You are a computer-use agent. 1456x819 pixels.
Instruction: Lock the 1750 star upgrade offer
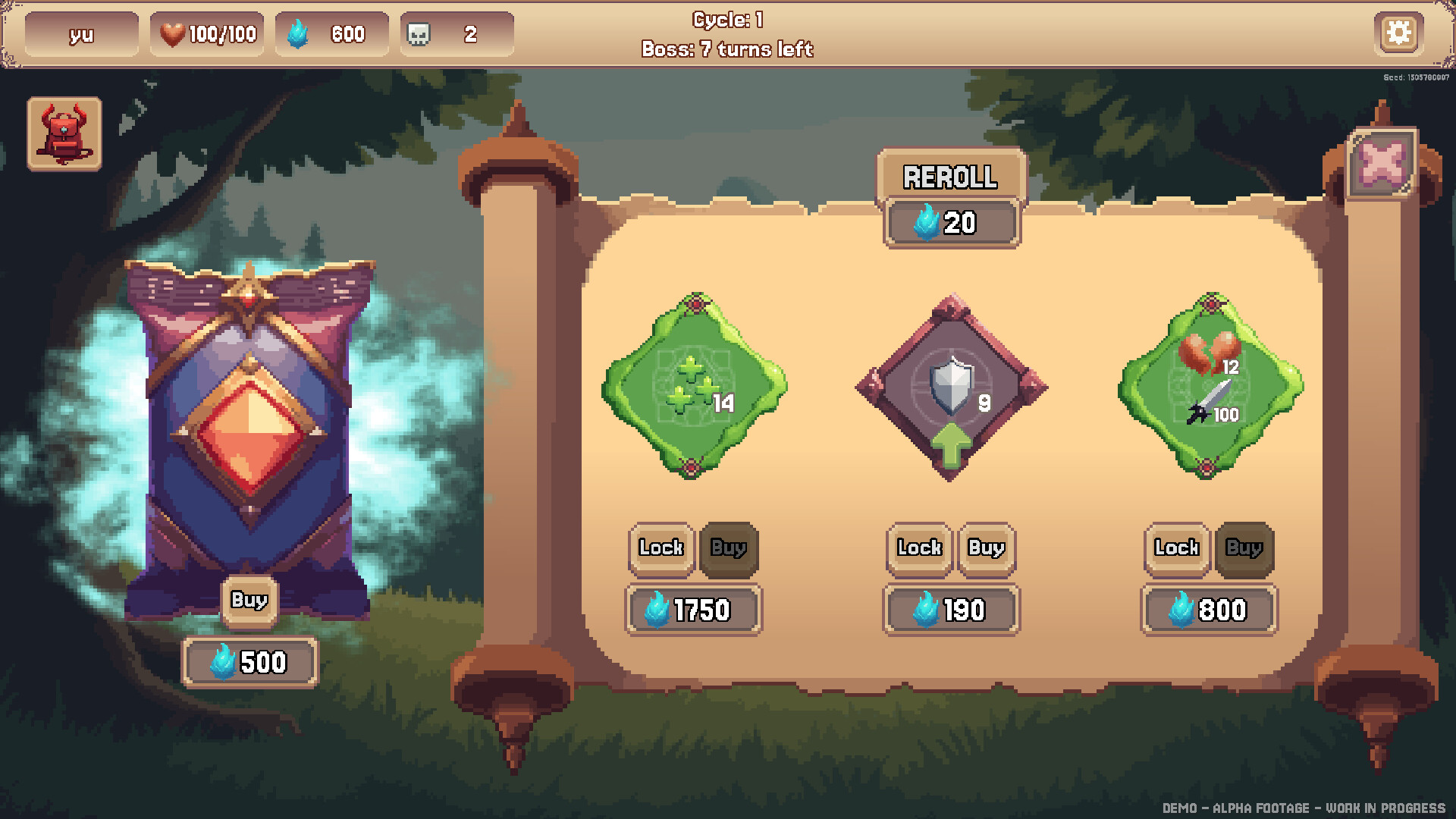(660, 549)
